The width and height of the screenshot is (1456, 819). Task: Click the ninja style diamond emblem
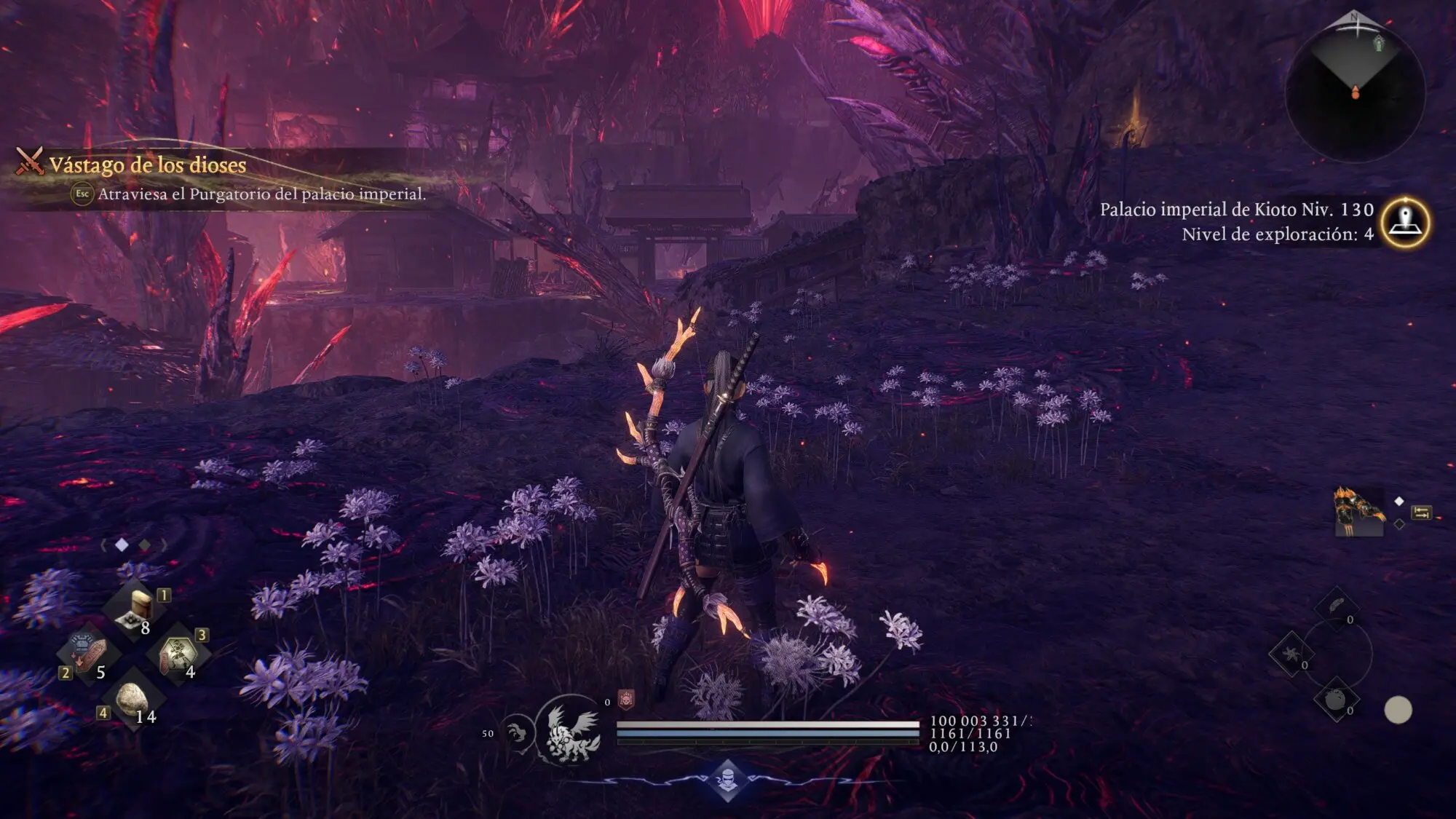click(727, 780)
